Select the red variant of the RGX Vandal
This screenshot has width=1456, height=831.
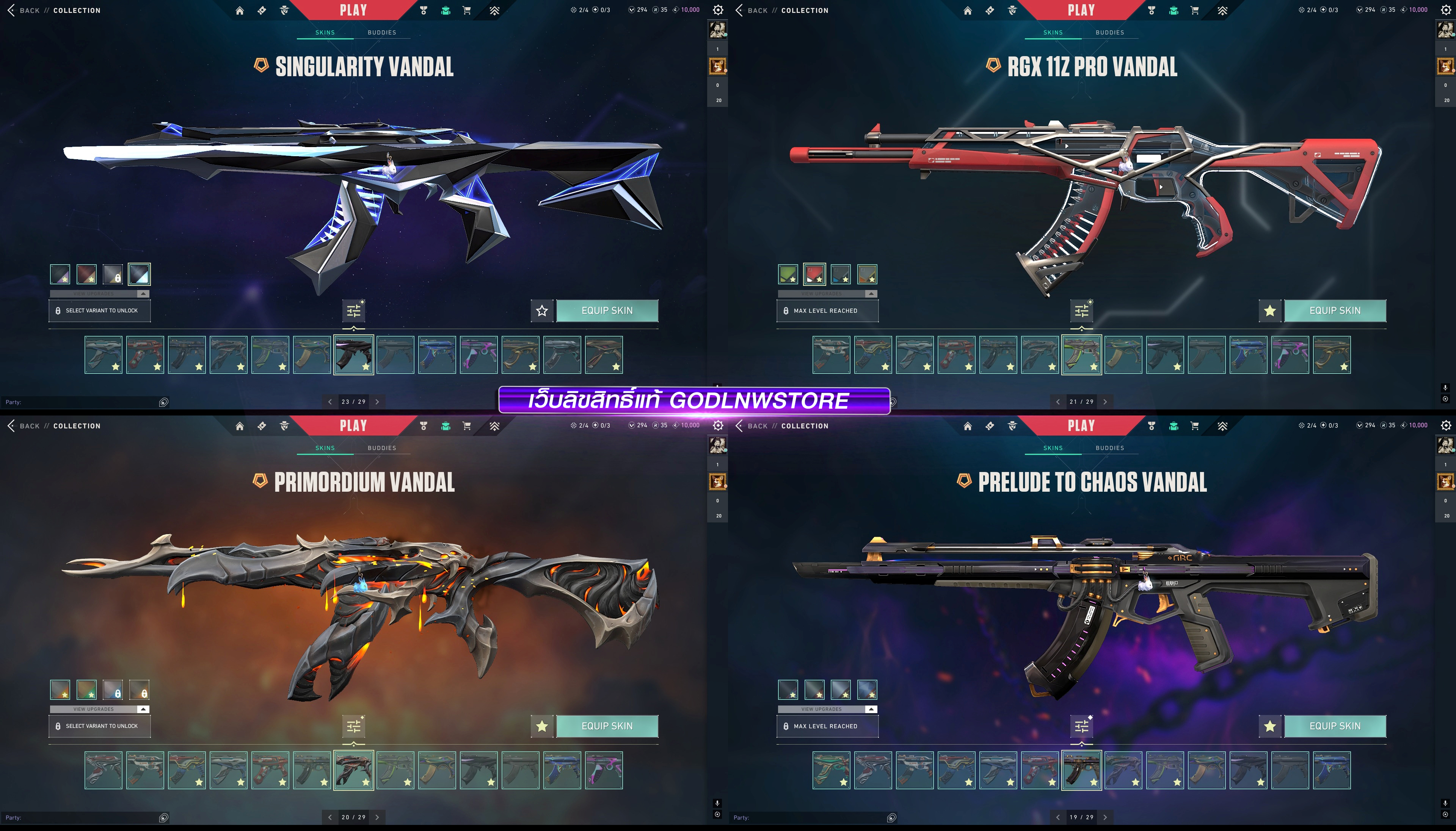[814, 274]
